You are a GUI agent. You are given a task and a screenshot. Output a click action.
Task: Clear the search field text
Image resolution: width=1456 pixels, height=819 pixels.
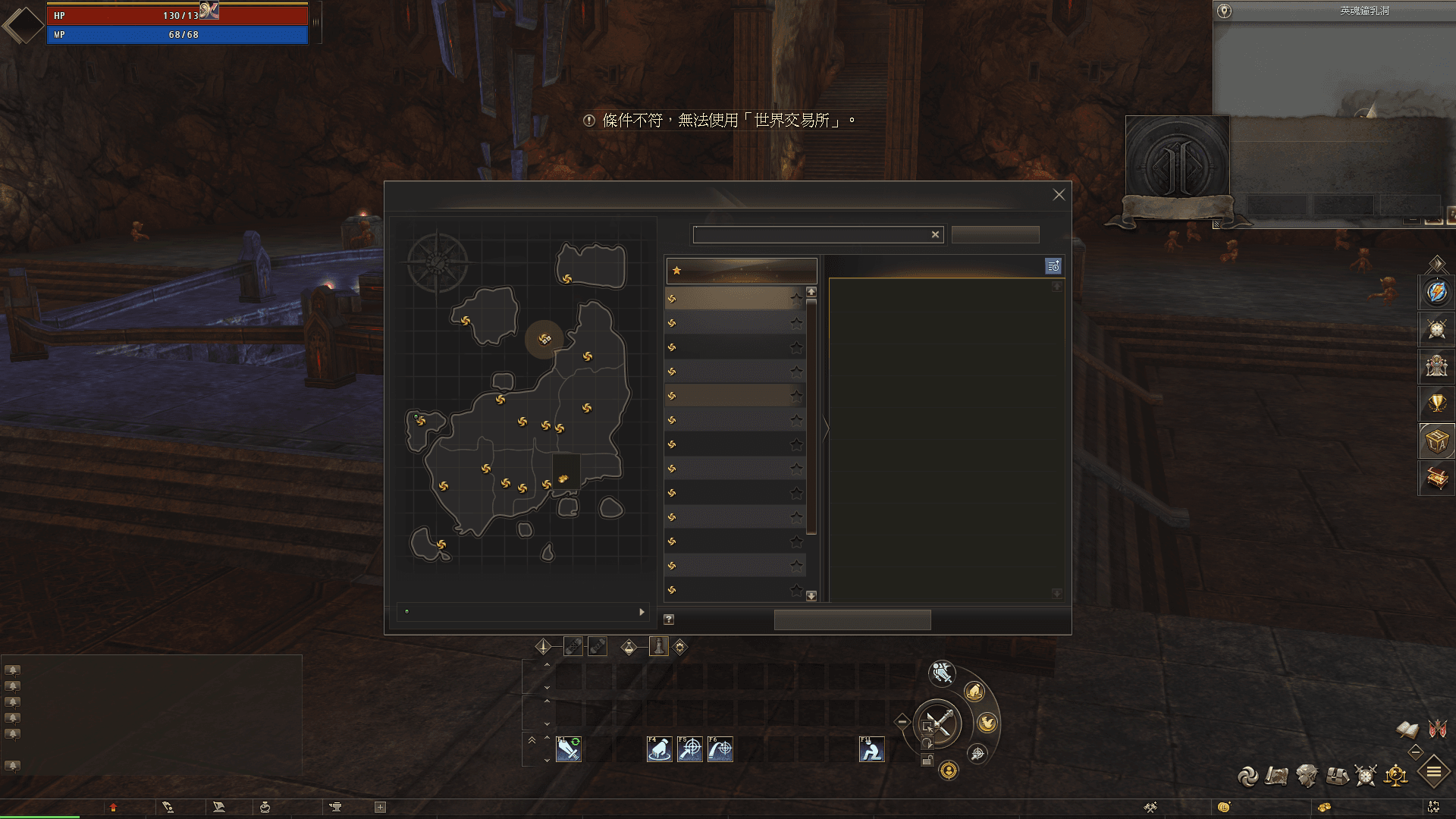coord(935,235)
